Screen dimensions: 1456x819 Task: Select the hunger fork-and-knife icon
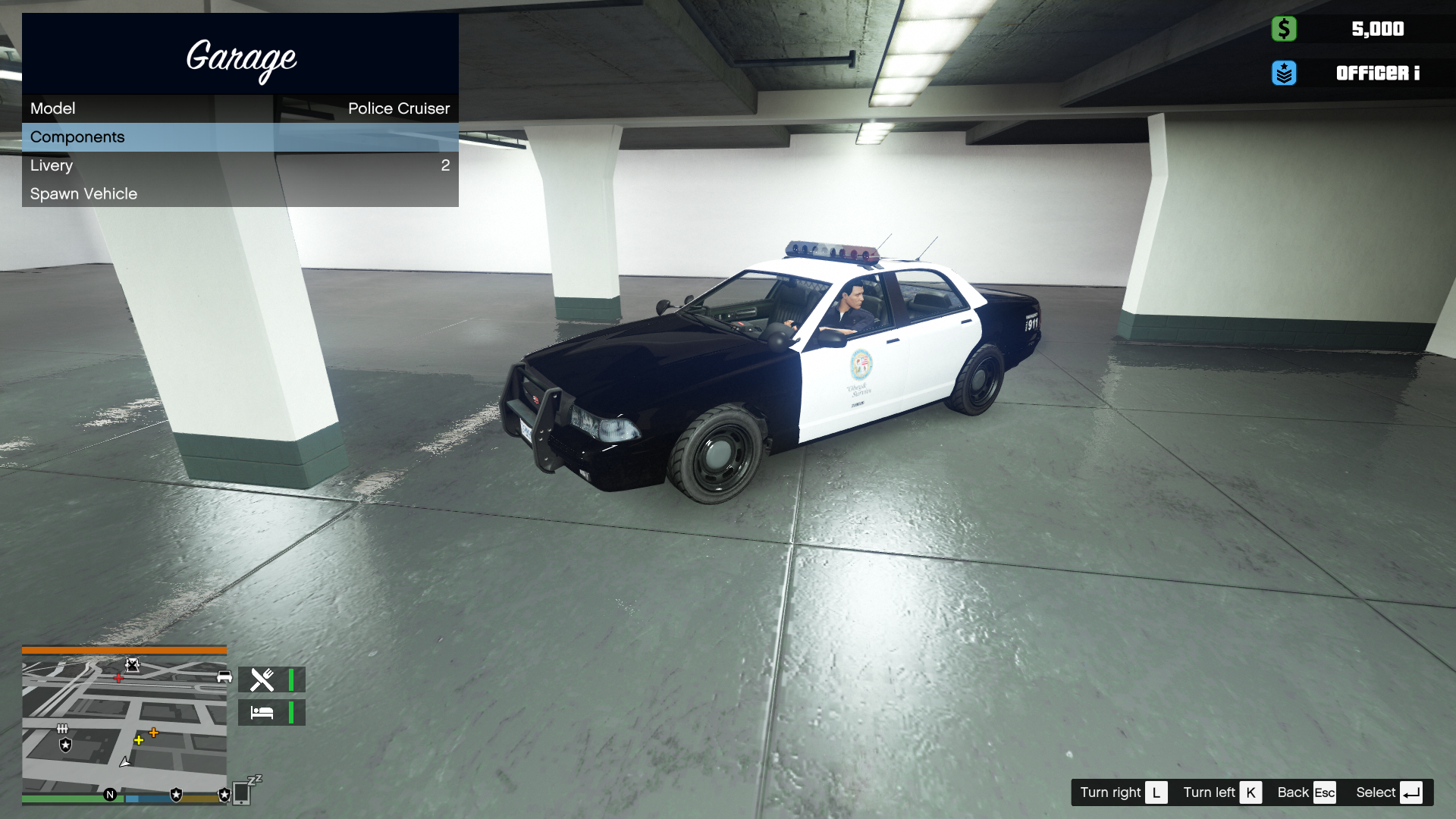pos(262,679)
